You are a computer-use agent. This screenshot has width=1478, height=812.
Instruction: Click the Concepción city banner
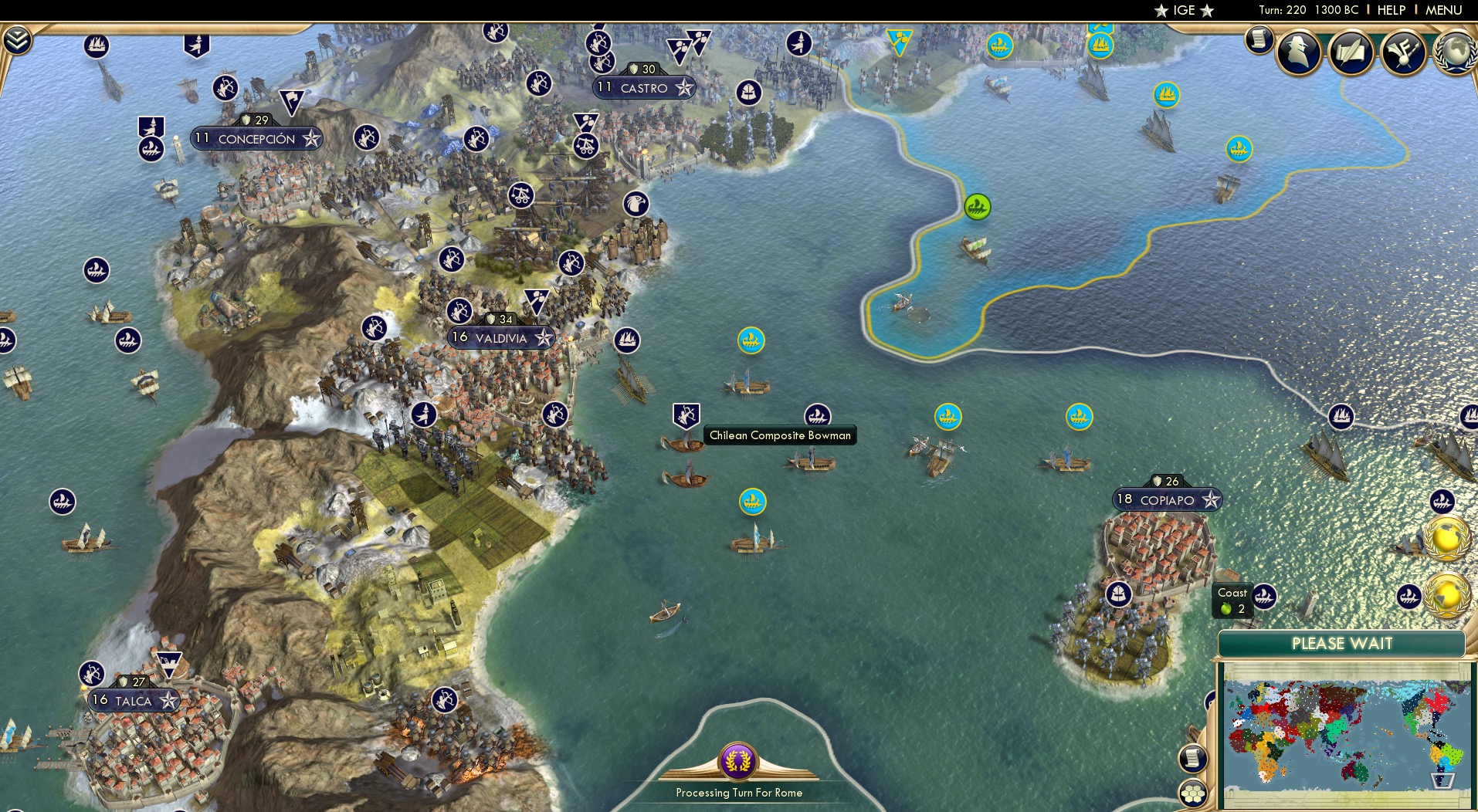(x=255, y=138)
